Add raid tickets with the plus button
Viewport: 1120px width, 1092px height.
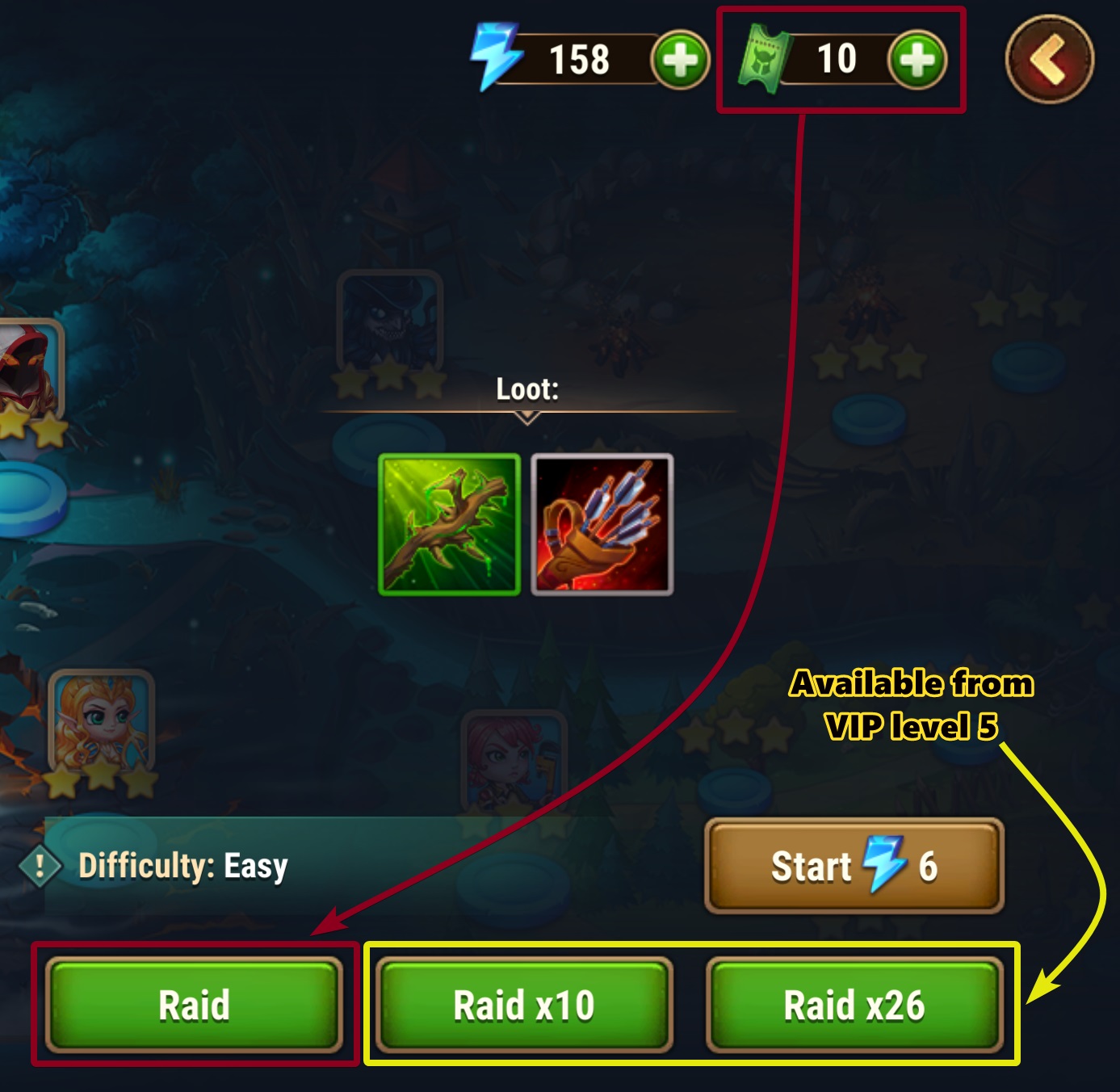tap(917, 60)
